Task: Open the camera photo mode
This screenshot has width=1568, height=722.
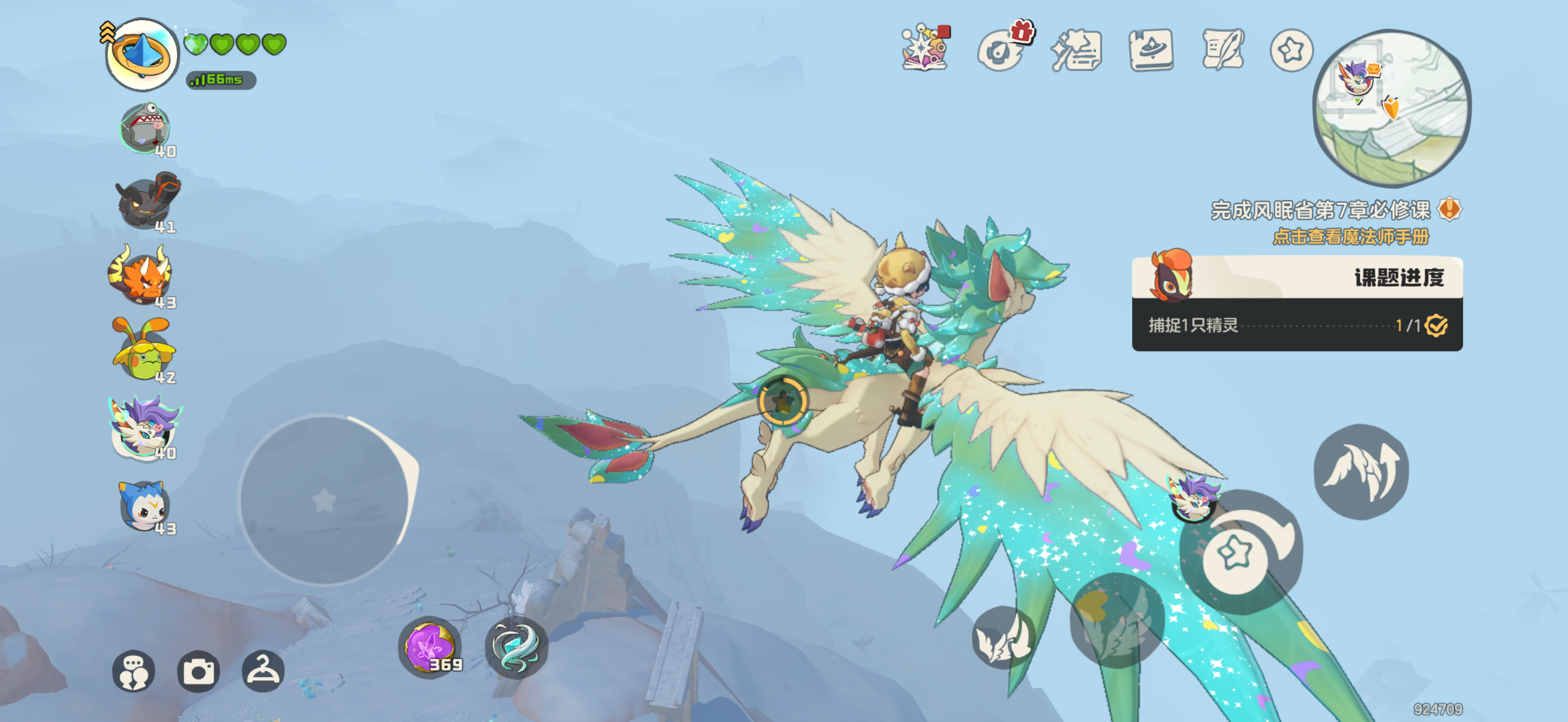Action: coord(198,671)
